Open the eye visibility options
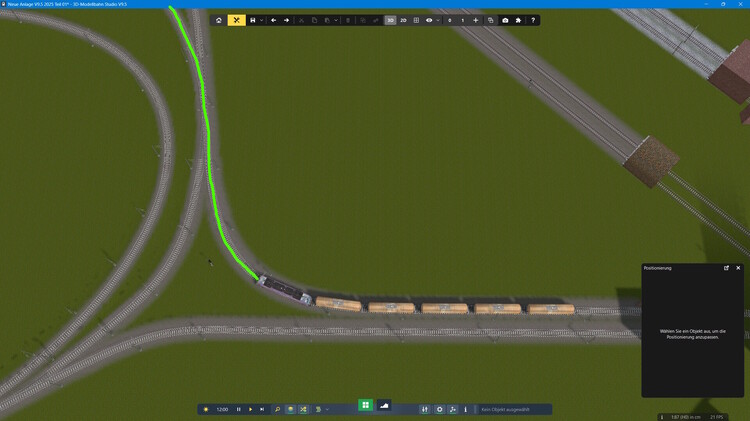750x421 pixels. click(430, 20)
